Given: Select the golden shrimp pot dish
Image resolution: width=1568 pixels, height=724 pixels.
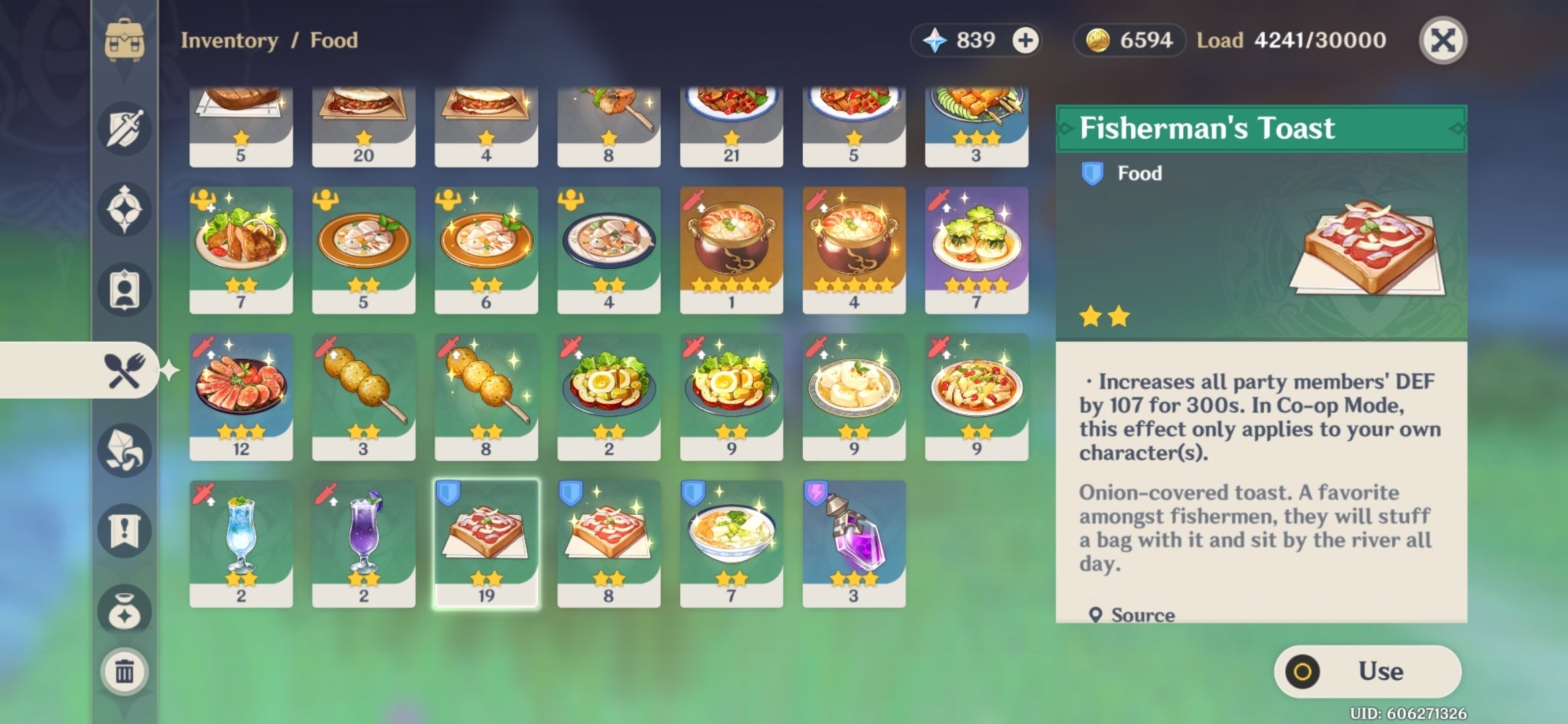Looking at the screenshot, I should point(731,251).
